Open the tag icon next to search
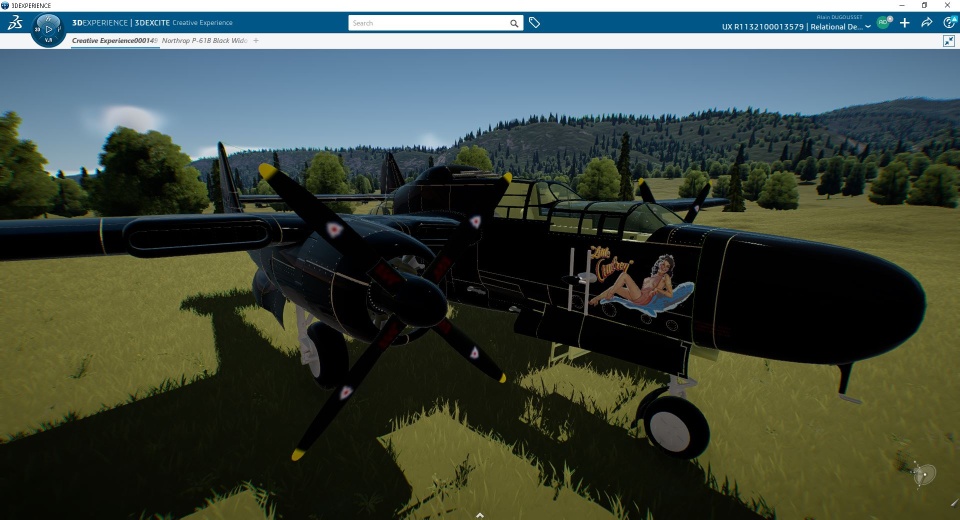The width and height of the screenshot is (960, 520). coord(535,23)
